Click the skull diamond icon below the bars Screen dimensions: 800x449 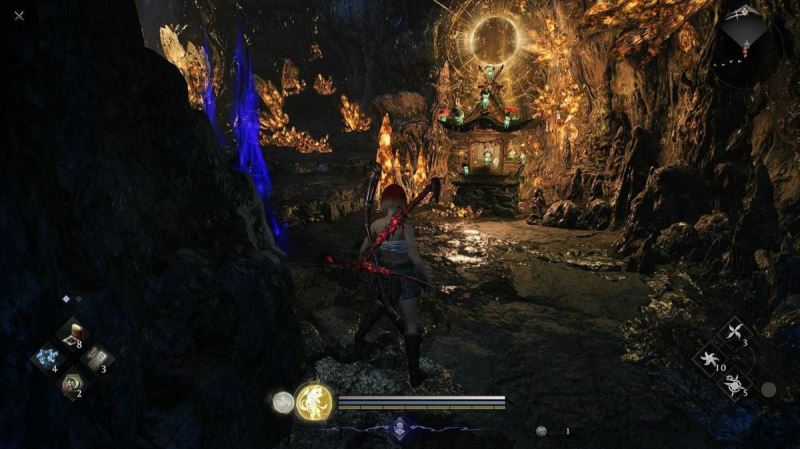click(400, 427)
